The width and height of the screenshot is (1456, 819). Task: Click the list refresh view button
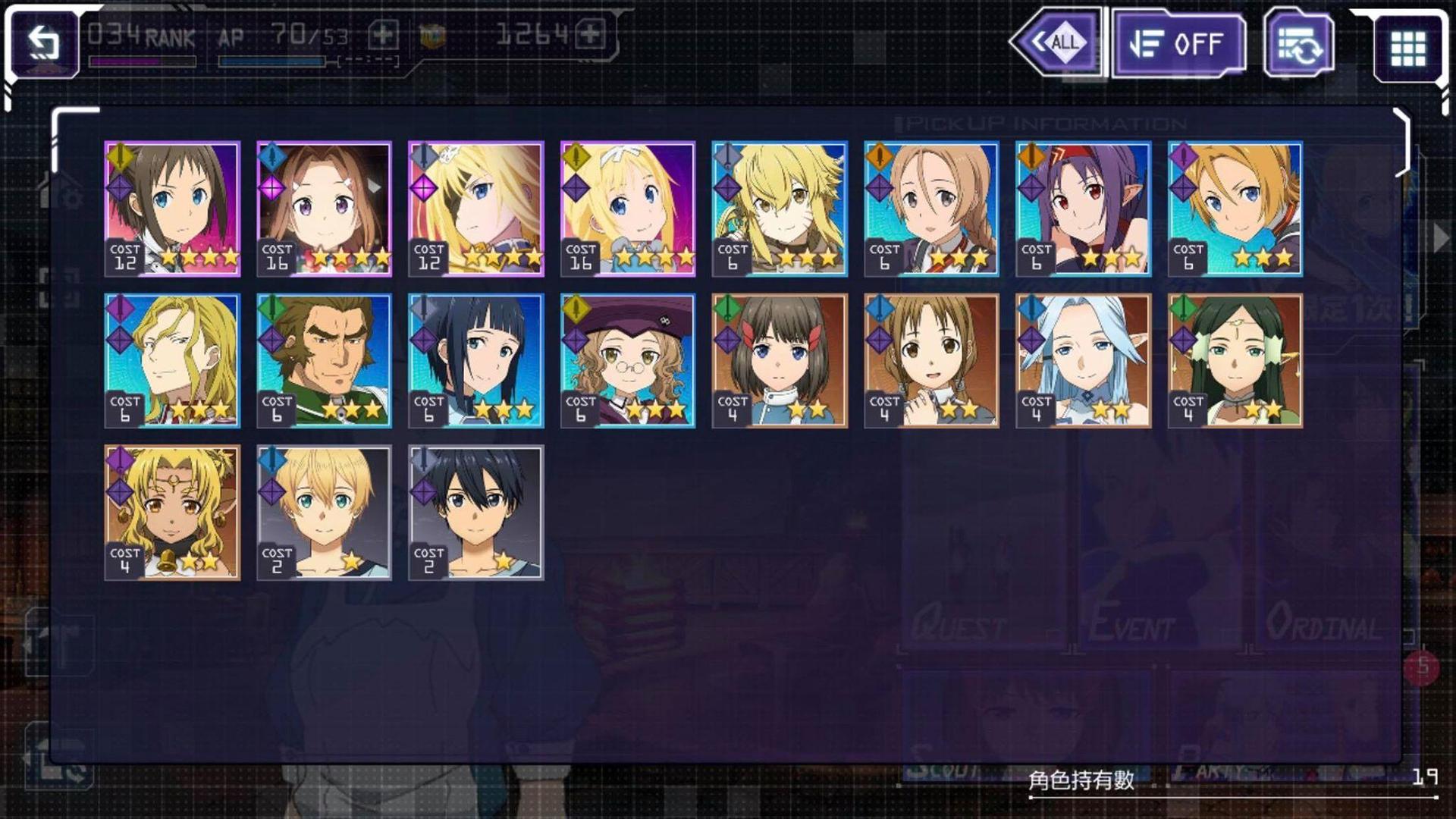click(x=1298, y=45)
